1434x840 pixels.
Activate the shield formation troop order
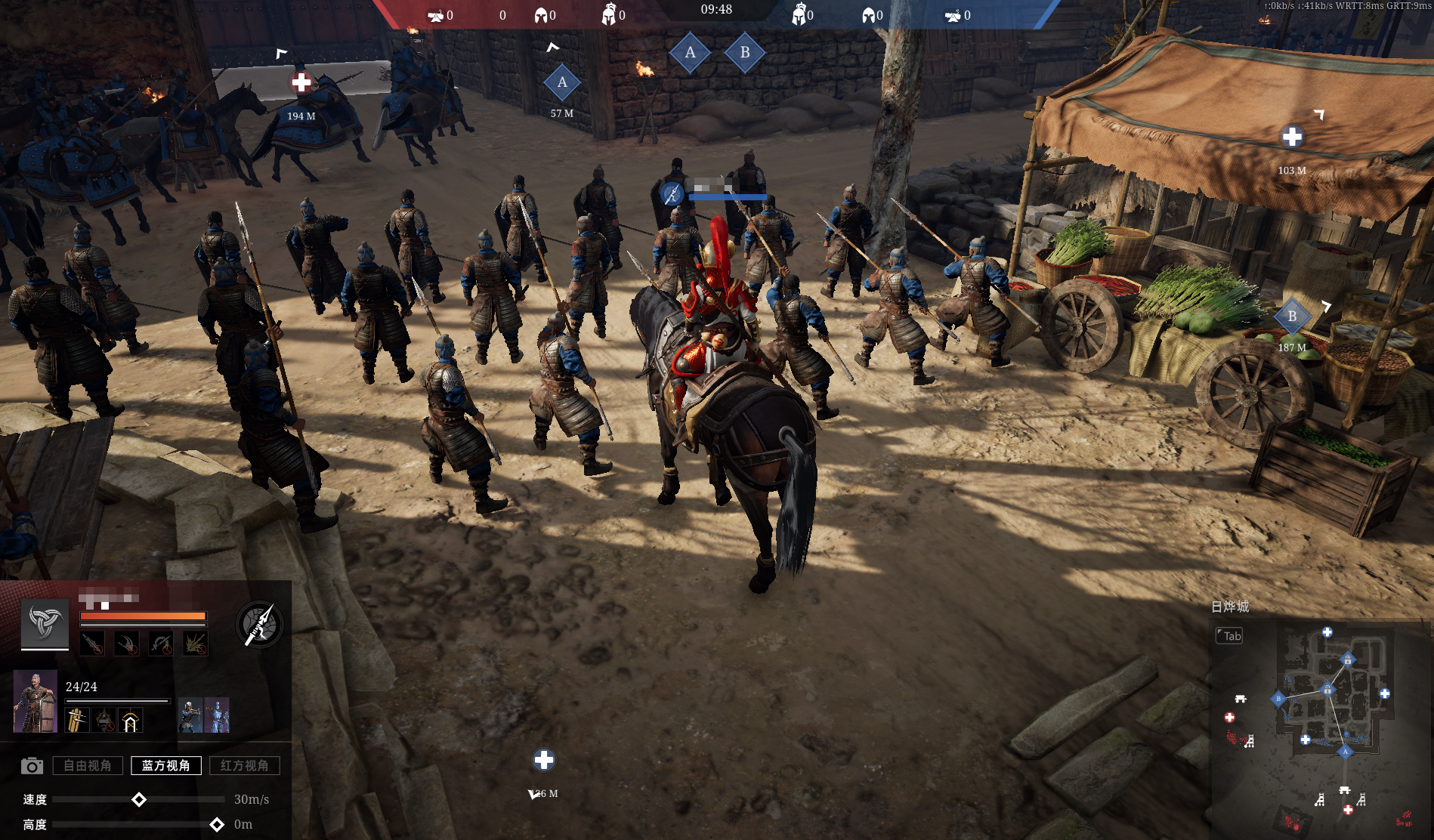pos(77,720)
